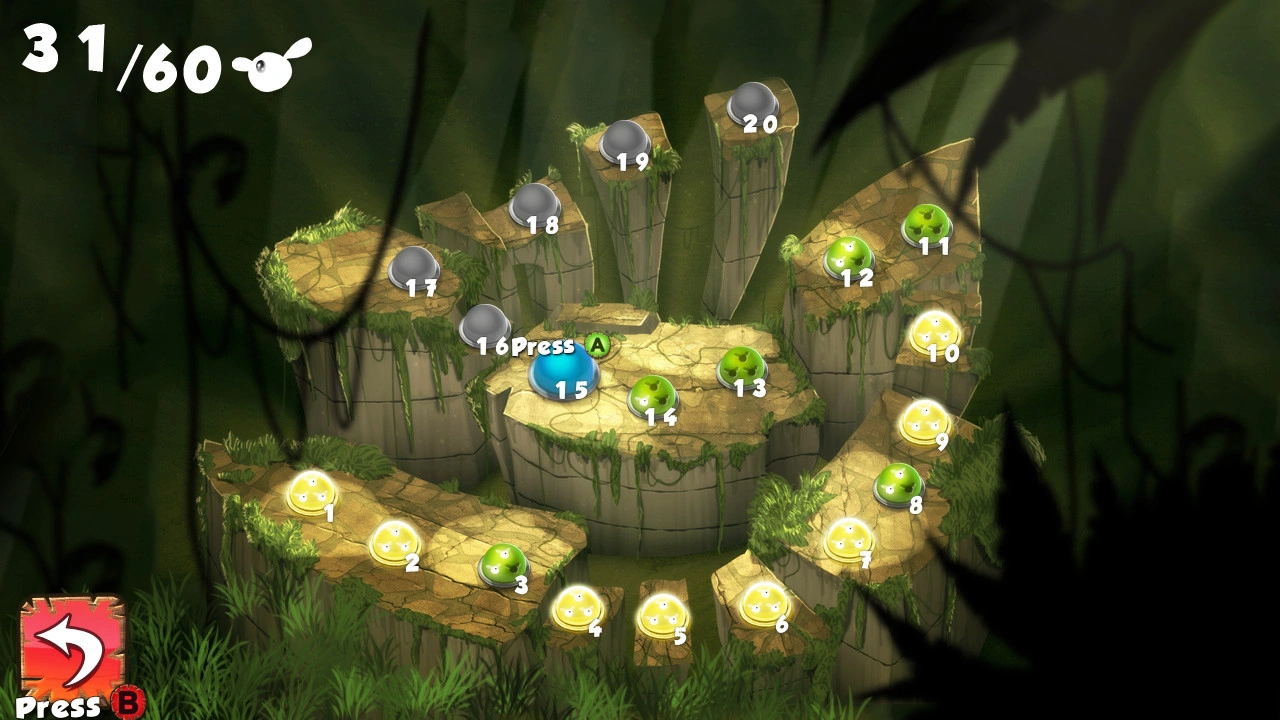Choose locked level 20 node
Image resolution: width=1280 pixels, height=720 pixels.
pos(752,103)
